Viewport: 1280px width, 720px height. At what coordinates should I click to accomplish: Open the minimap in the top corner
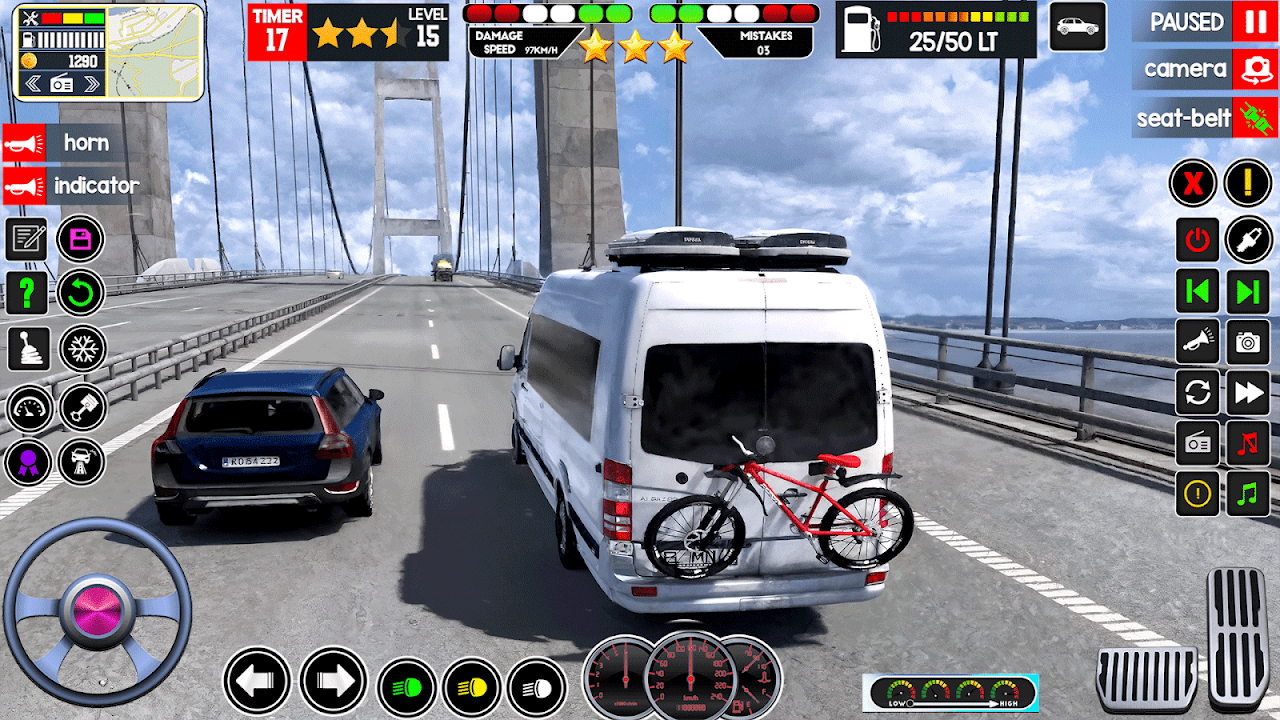click(x=153, y=52)
